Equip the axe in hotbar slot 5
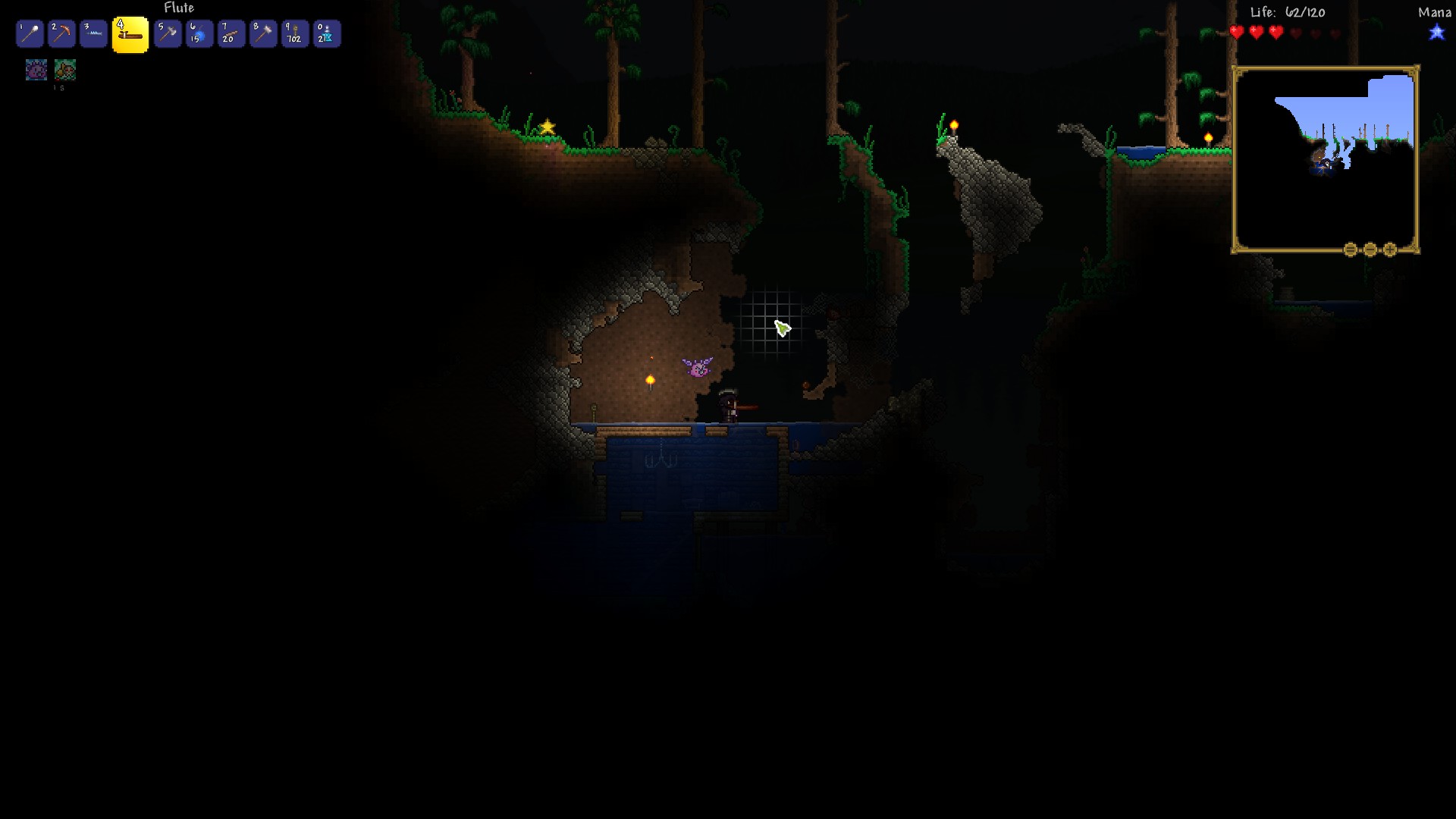This screenshot has height=819, width=1456. [x=168, y=33]
